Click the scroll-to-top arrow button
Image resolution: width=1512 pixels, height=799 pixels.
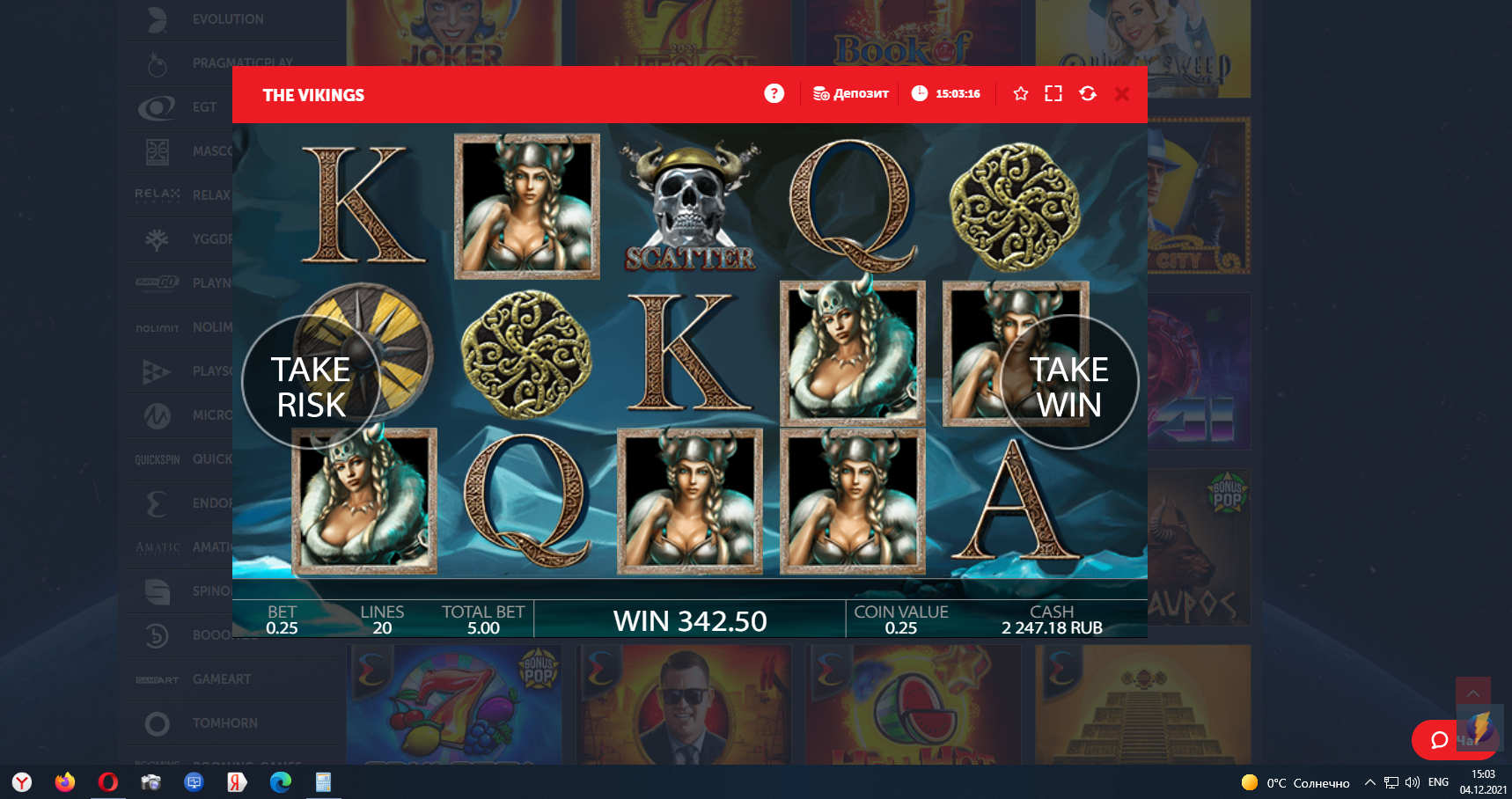[x=1472, y=693]
